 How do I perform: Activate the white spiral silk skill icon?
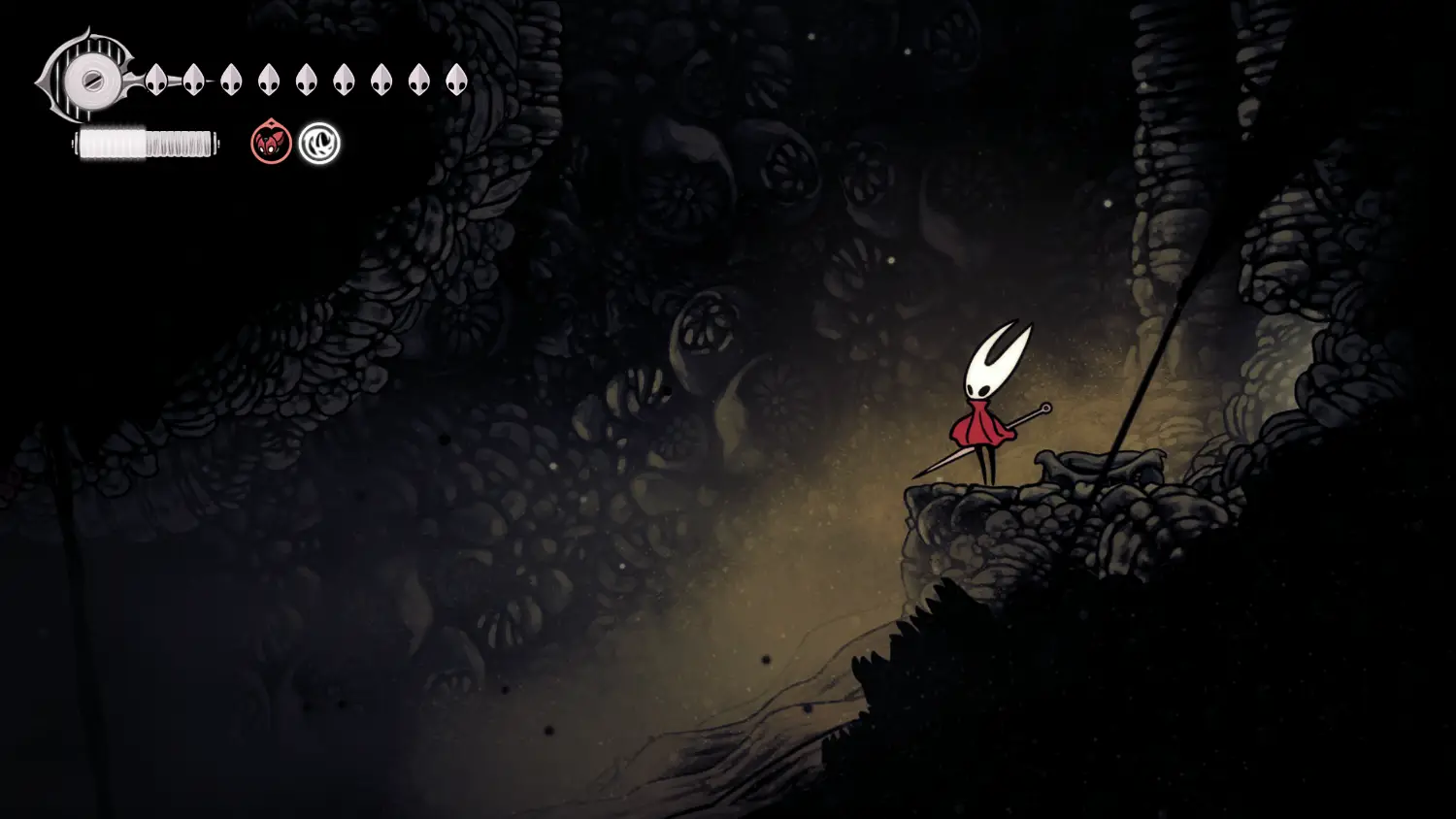pyautogui.click(x=319, y=144)
